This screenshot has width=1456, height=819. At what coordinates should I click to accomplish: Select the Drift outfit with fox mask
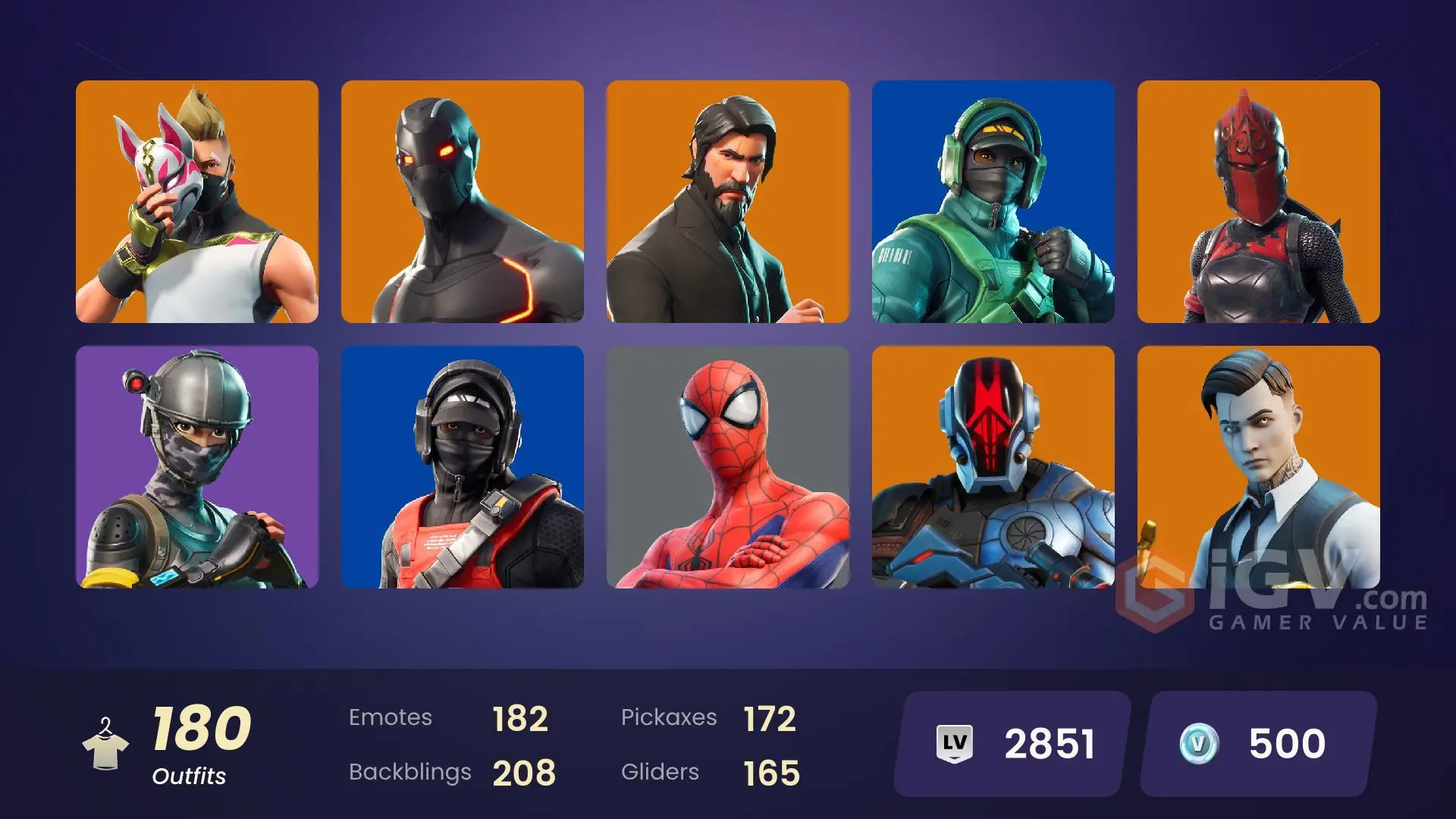tap(197, 202)
